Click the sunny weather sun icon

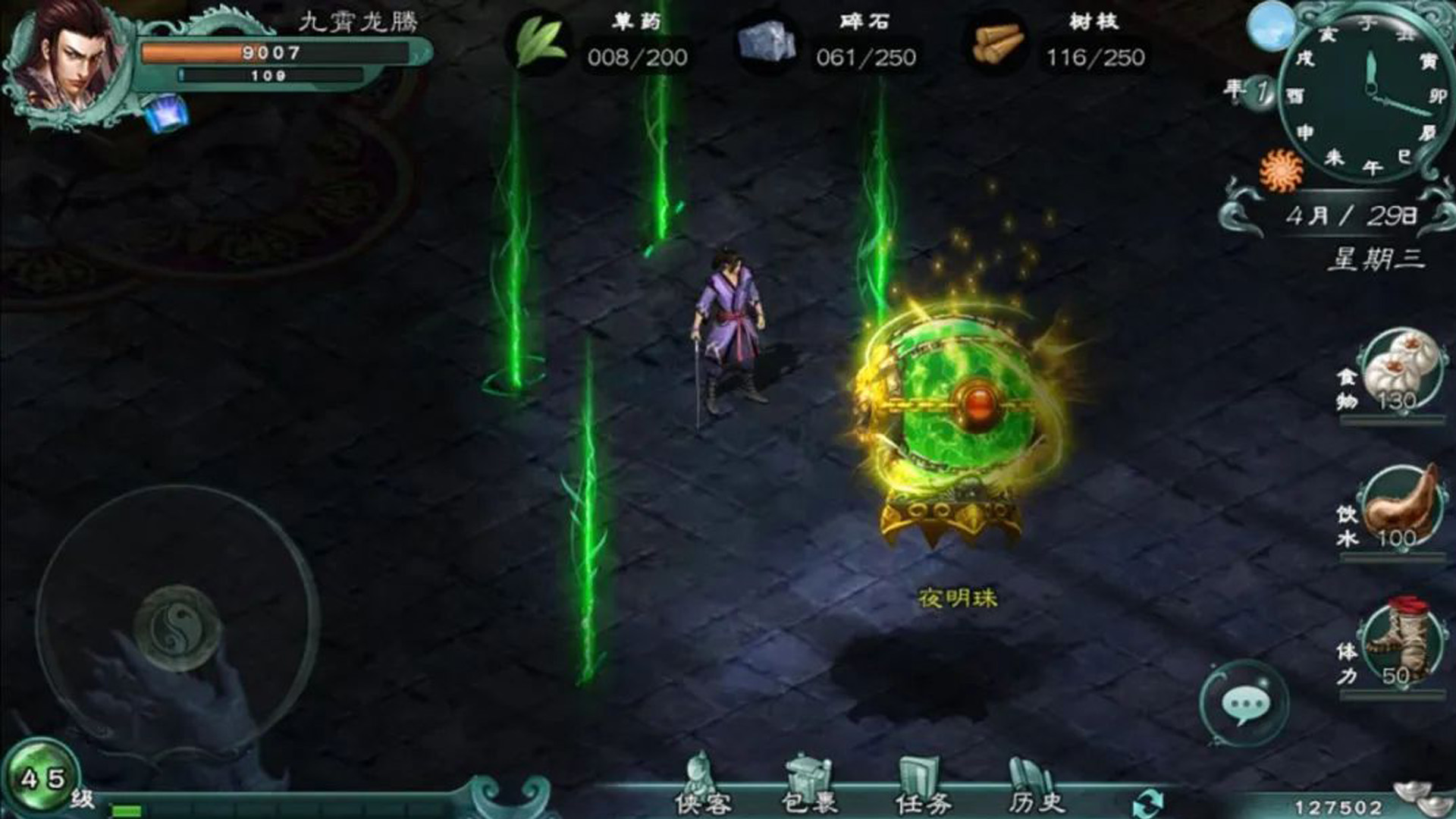[x=1280, y=170]
